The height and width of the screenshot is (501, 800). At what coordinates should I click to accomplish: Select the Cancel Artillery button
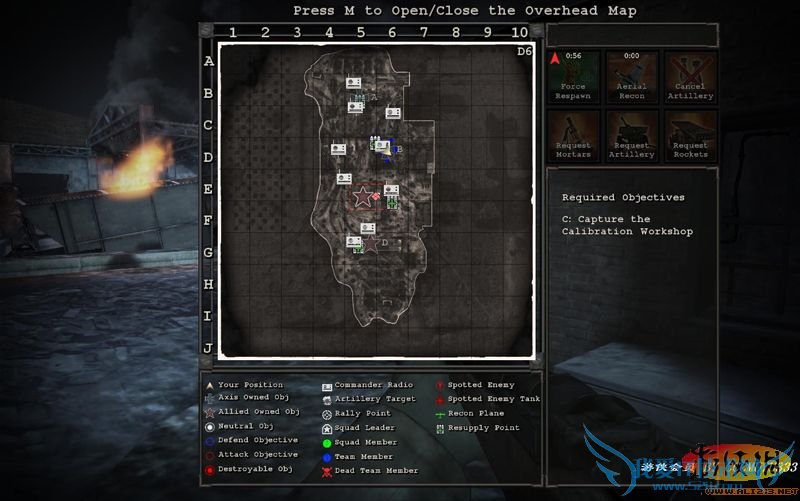pyautogui.click(x=690, y=77)
